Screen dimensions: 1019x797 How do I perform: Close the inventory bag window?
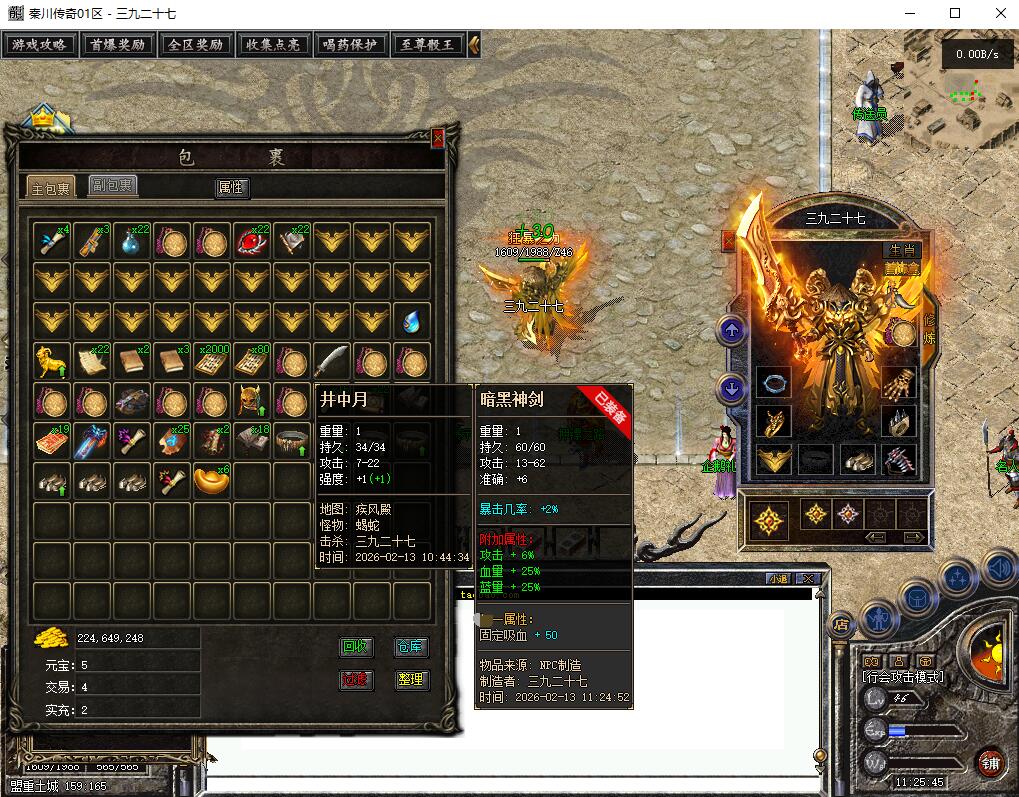tap(437, 138)
